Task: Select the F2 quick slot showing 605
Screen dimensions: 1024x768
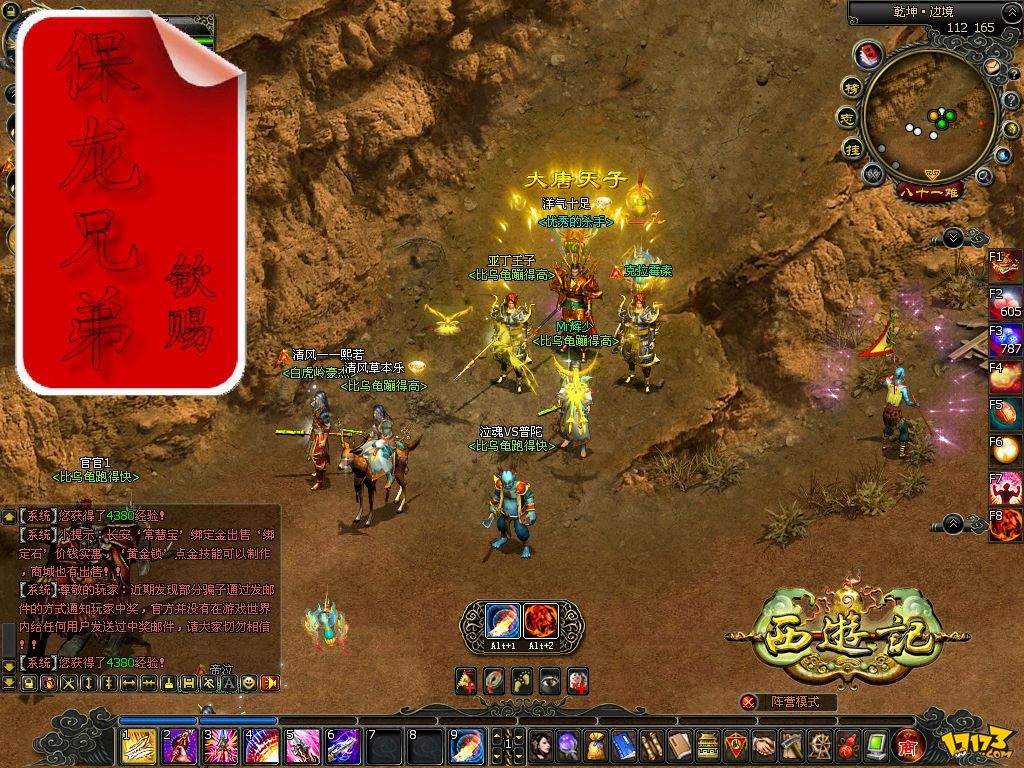Action: point(1006,302)
